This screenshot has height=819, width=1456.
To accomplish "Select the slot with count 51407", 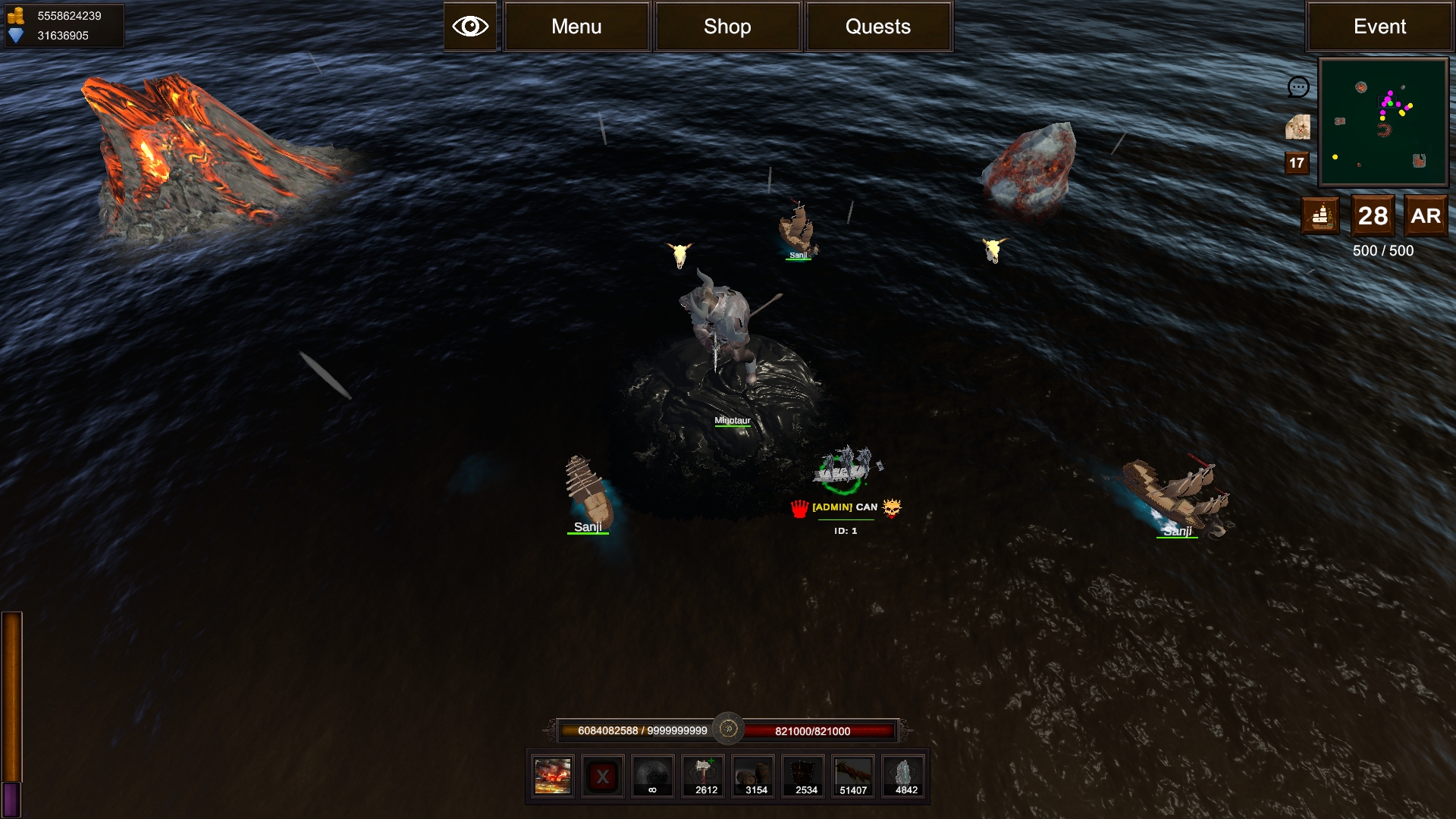I will click(x=853, y=777).
